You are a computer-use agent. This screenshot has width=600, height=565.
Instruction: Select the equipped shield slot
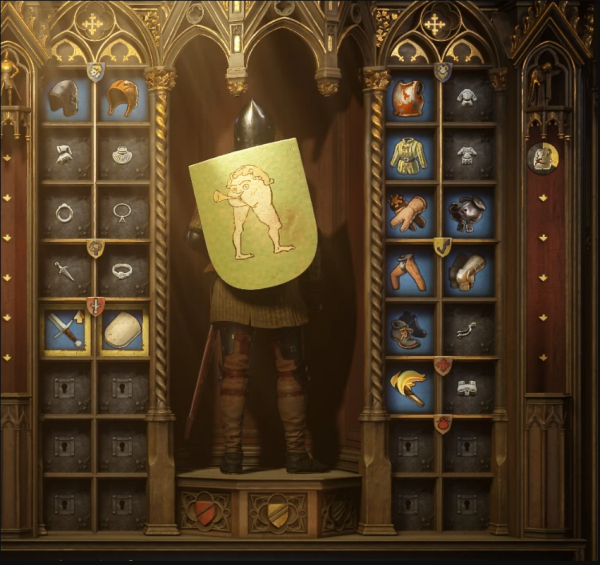coord(122,330)
